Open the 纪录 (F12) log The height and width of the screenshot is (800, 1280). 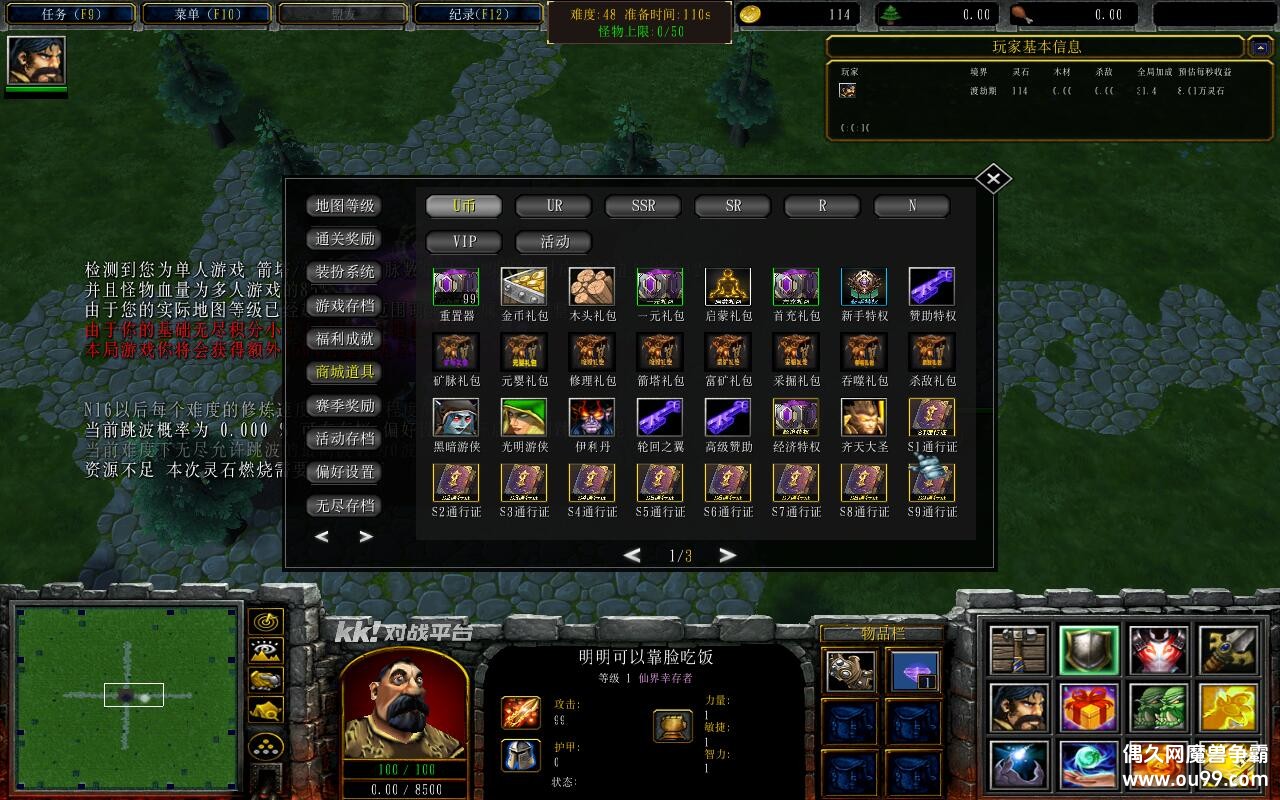[x=478, y=14]
